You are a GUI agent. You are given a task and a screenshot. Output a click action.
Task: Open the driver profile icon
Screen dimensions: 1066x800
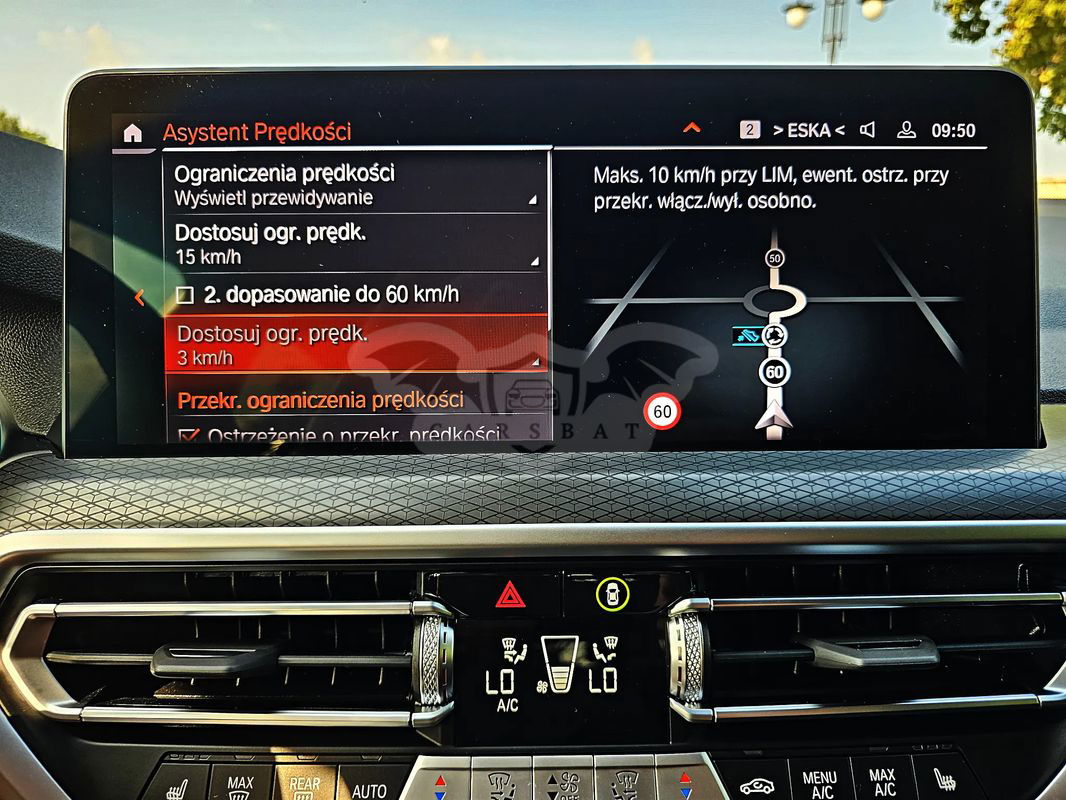click(906, 130)
